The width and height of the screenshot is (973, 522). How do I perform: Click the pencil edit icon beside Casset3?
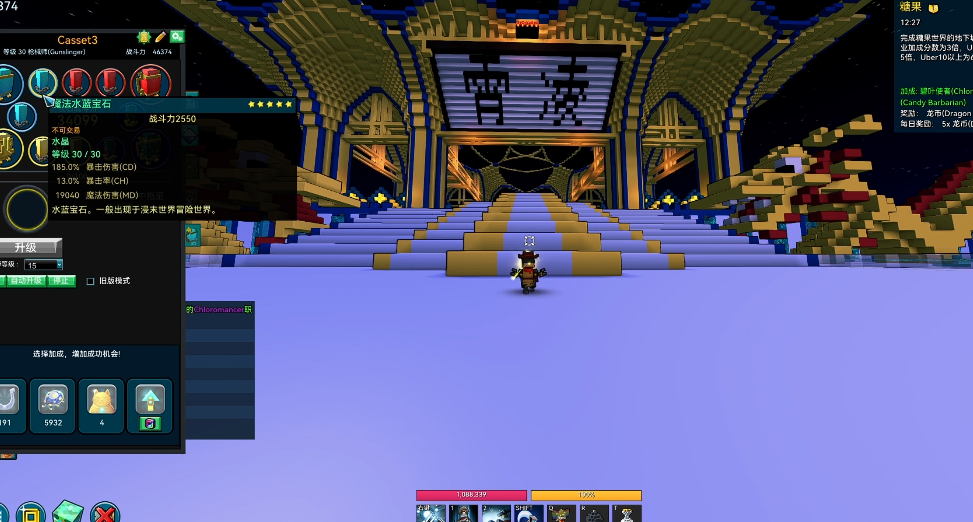[160, 37]
